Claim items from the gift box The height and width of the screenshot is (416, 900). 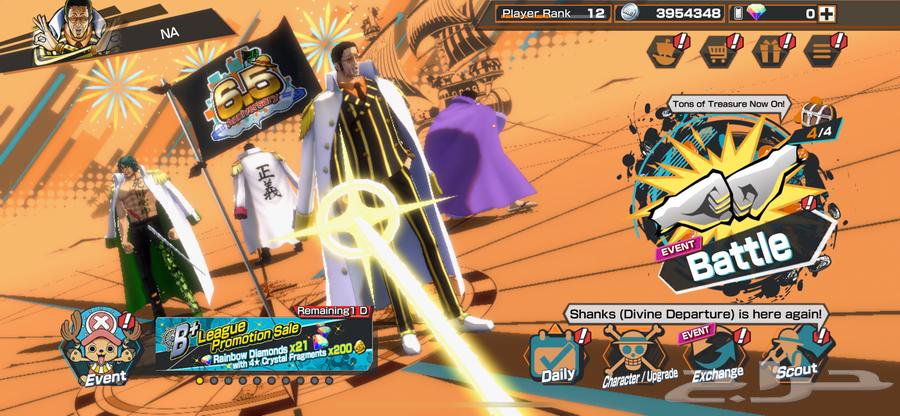(x=769, y=47)
